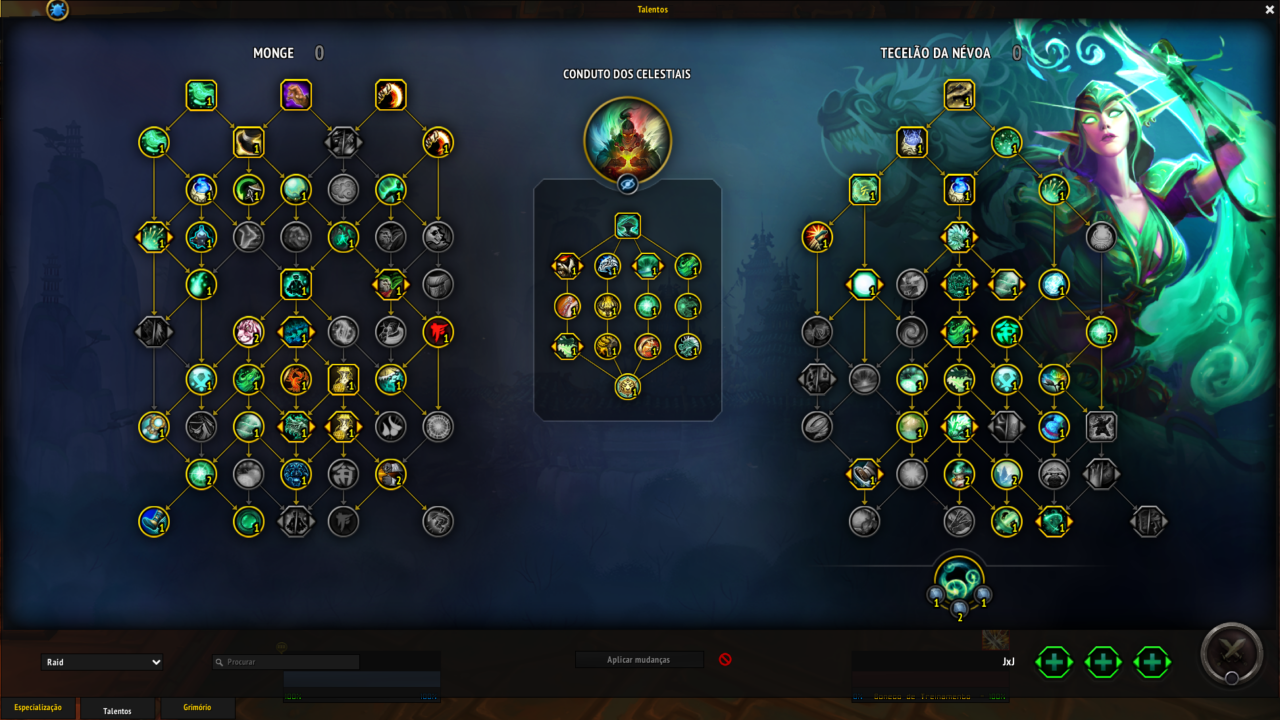The width and height of the screenshot is (1280, 720).
Task: Open the Conduto dos Celestiais hero portrait
Action: 627,139
